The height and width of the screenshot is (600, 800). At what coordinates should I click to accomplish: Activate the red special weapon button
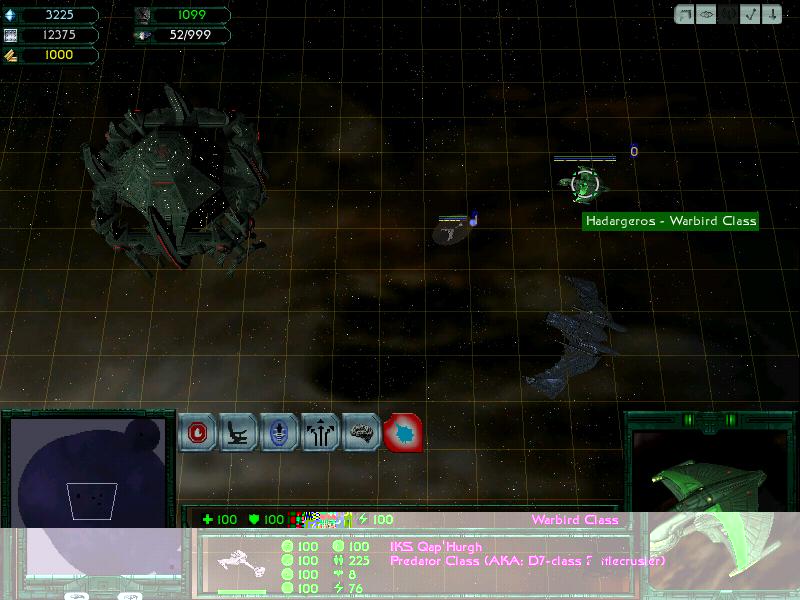click(x=403, y=433)
